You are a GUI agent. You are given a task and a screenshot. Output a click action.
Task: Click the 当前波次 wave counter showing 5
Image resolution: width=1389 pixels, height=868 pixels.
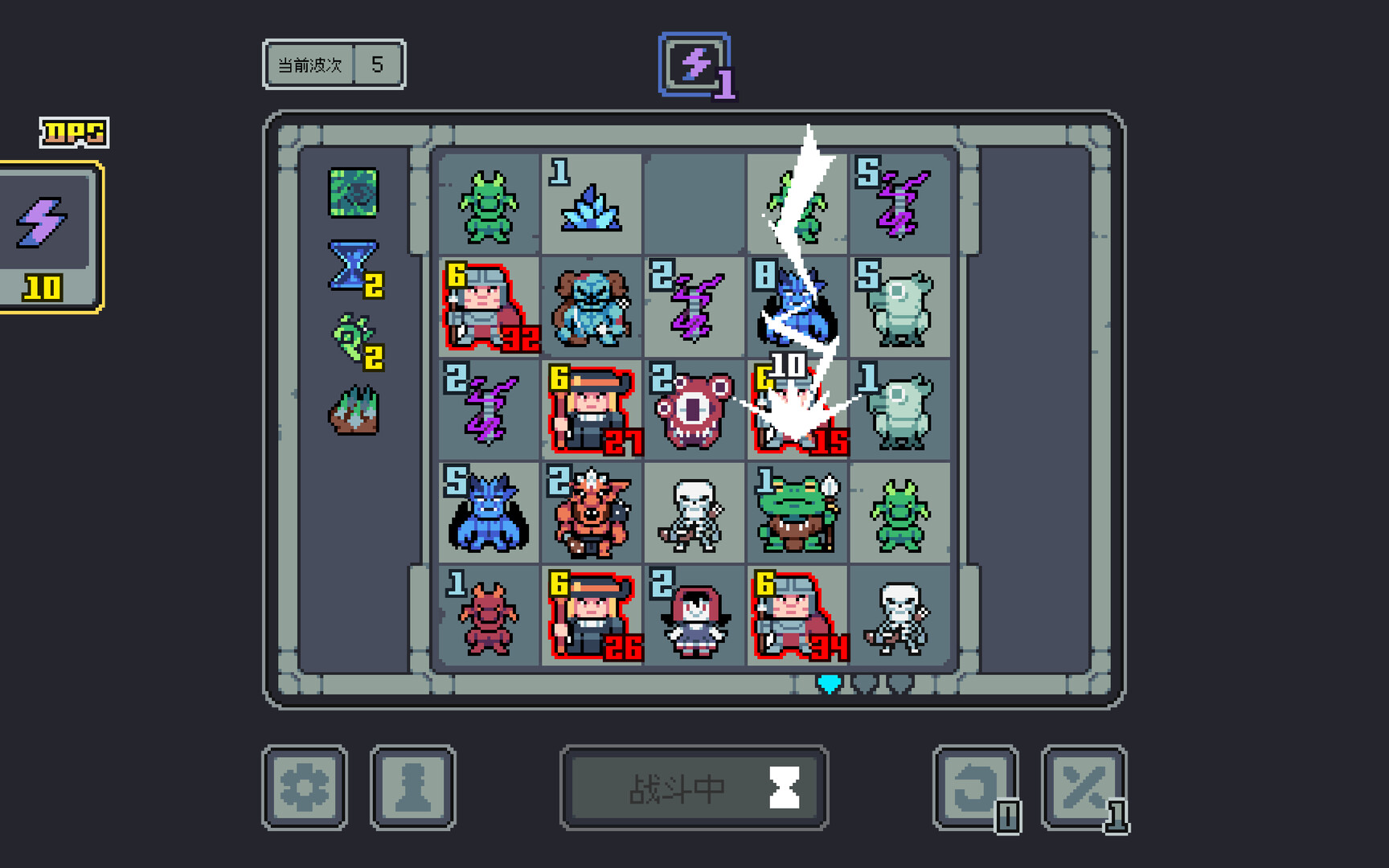tap(333, 64)
